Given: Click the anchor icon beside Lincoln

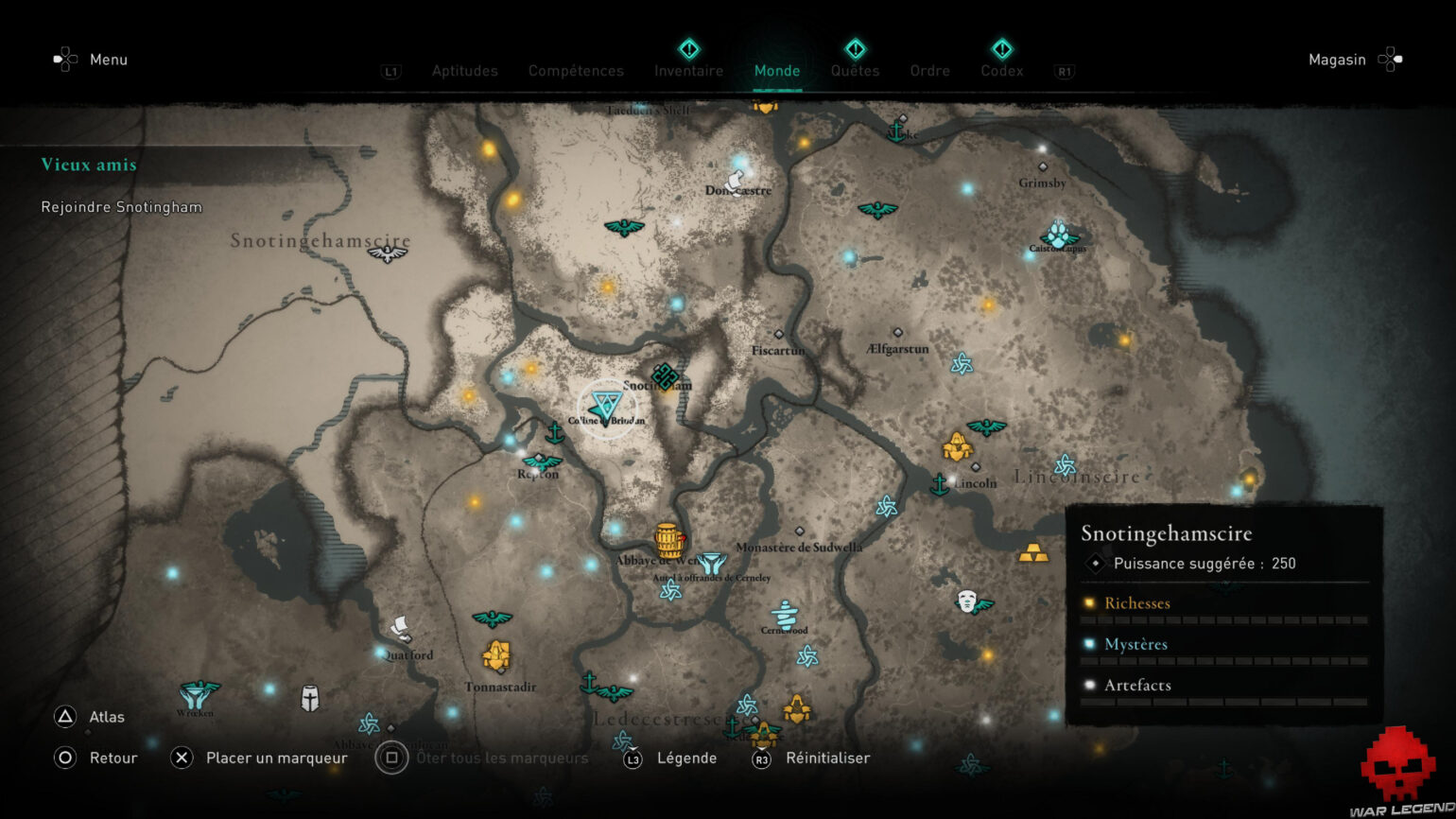Looking at the screenshot, I should (939, 484).
